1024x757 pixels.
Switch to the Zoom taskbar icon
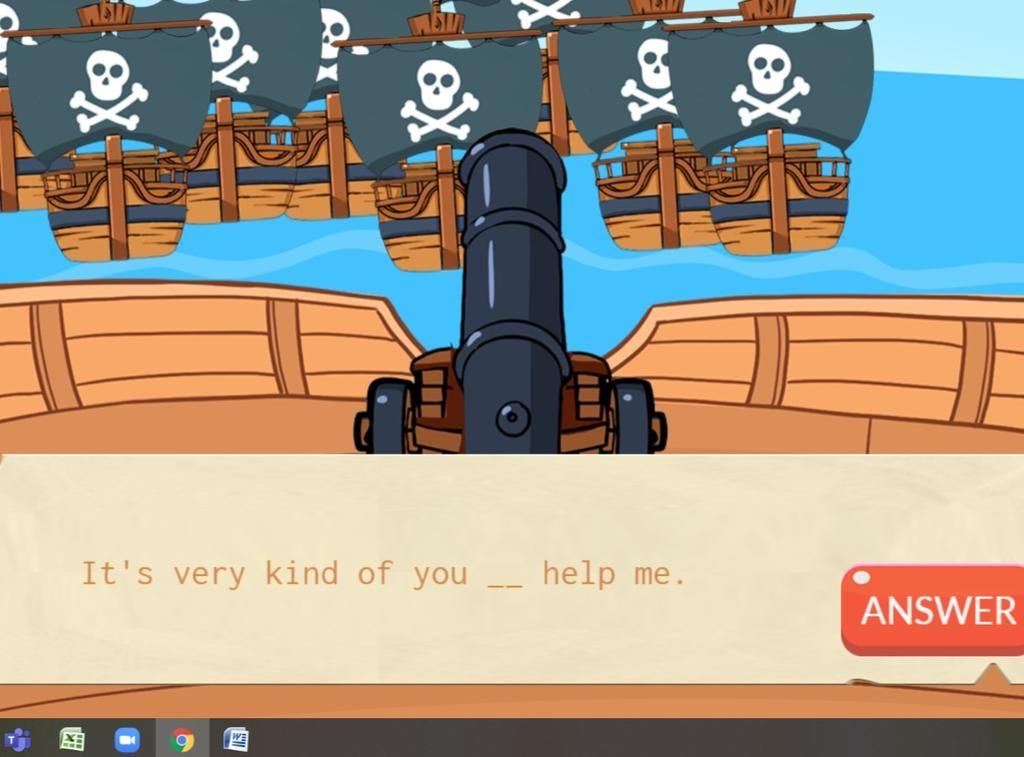[127, 740]
